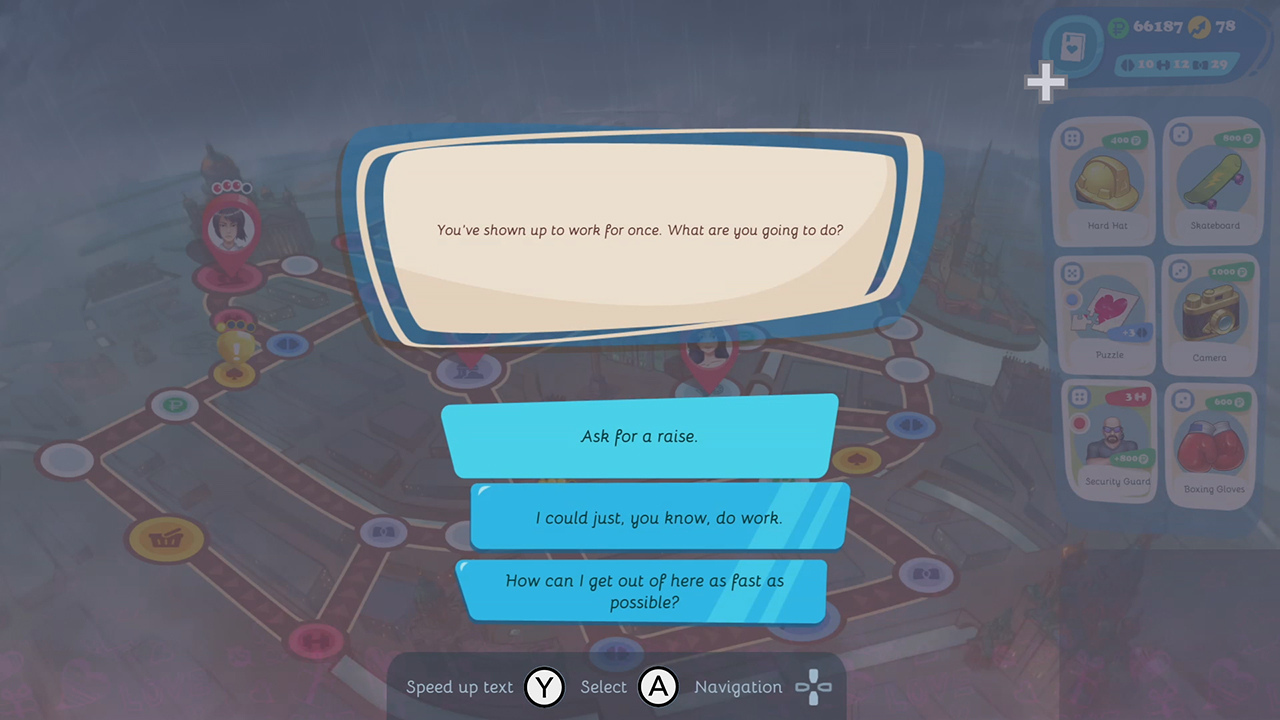Click the plus crosshair marker

coord(1044,82)
